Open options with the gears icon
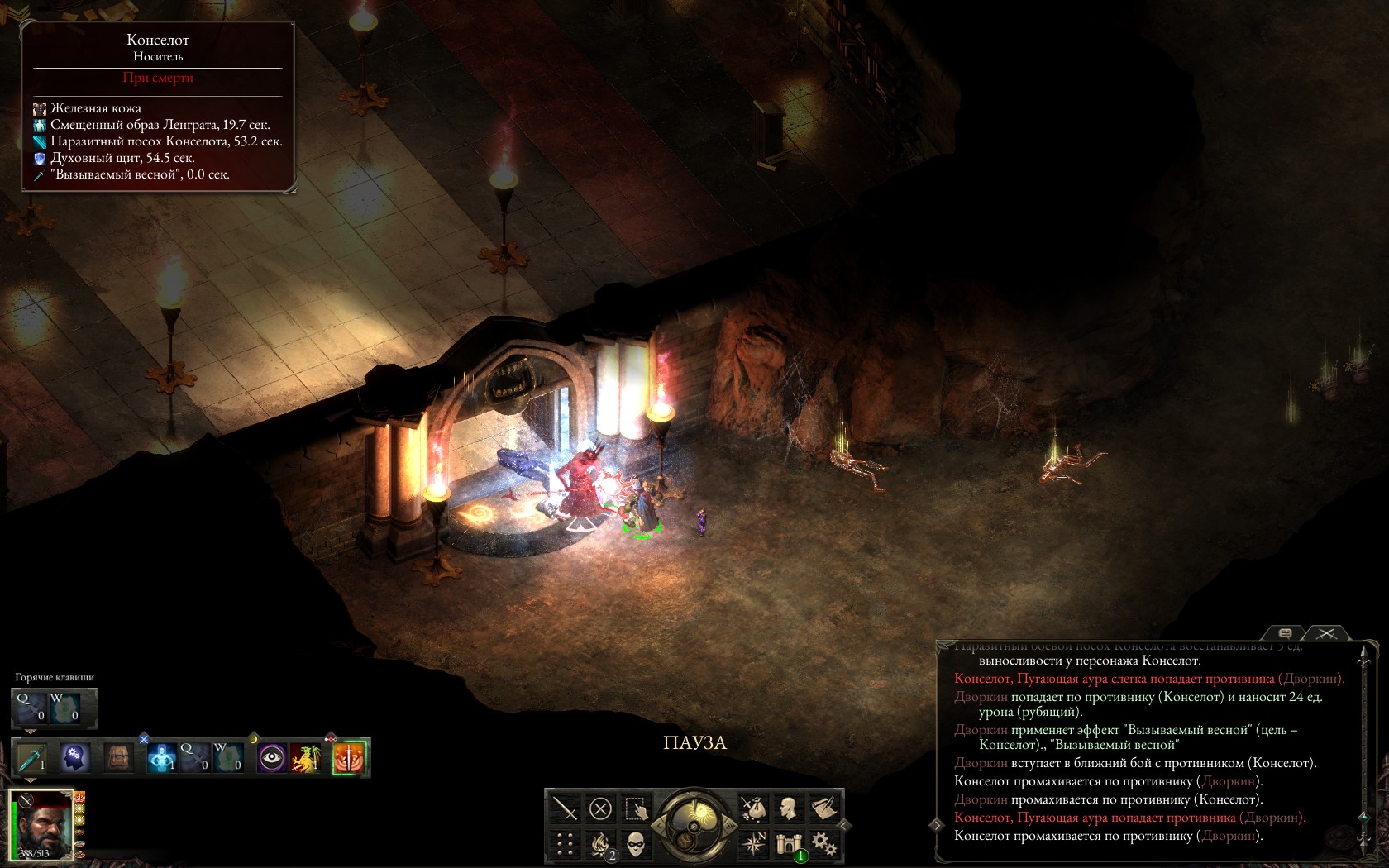1389x868 pixels. coord(823,843)
